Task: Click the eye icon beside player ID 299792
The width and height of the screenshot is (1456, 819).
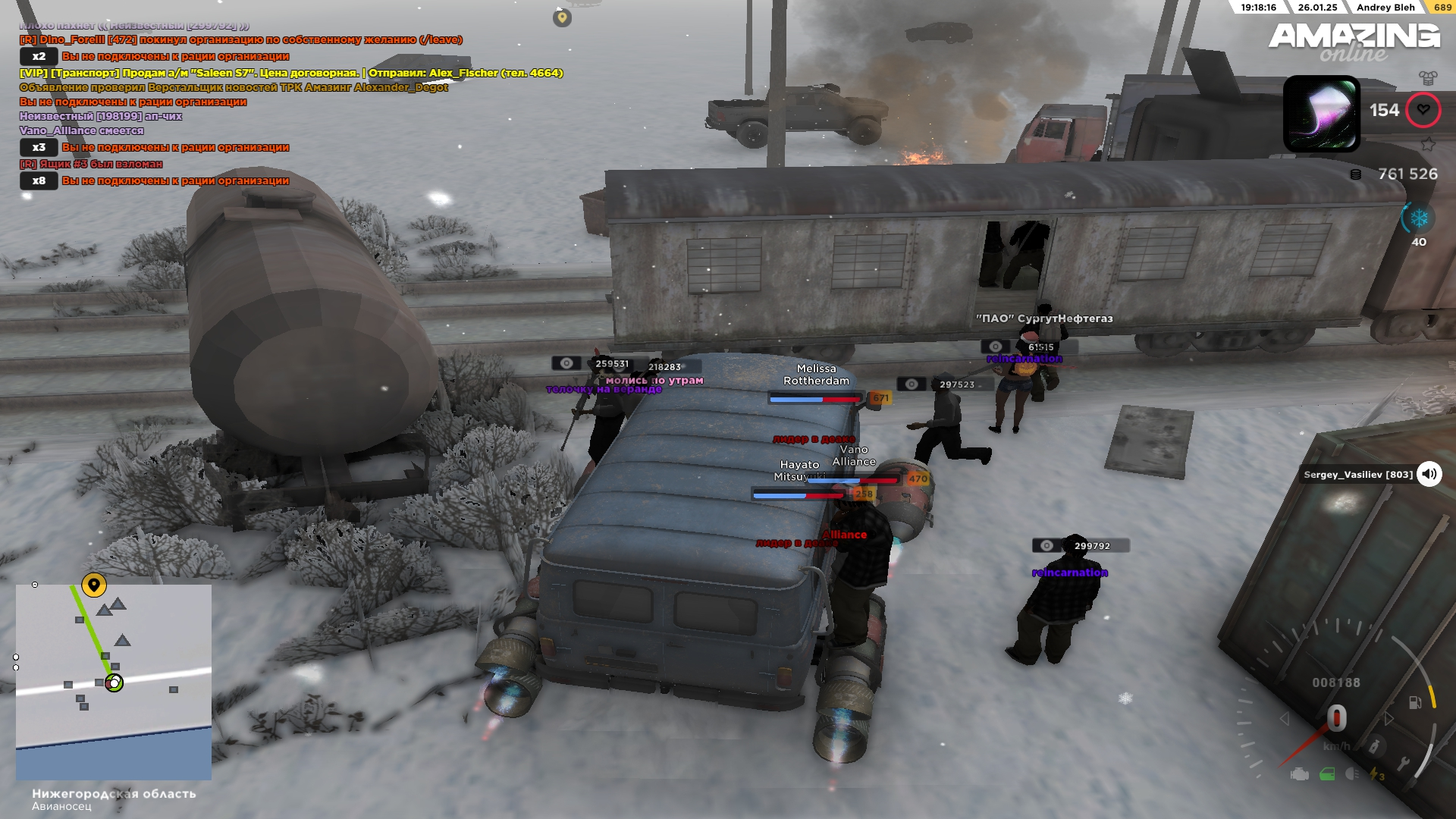Action: (x=1046, y=546)
